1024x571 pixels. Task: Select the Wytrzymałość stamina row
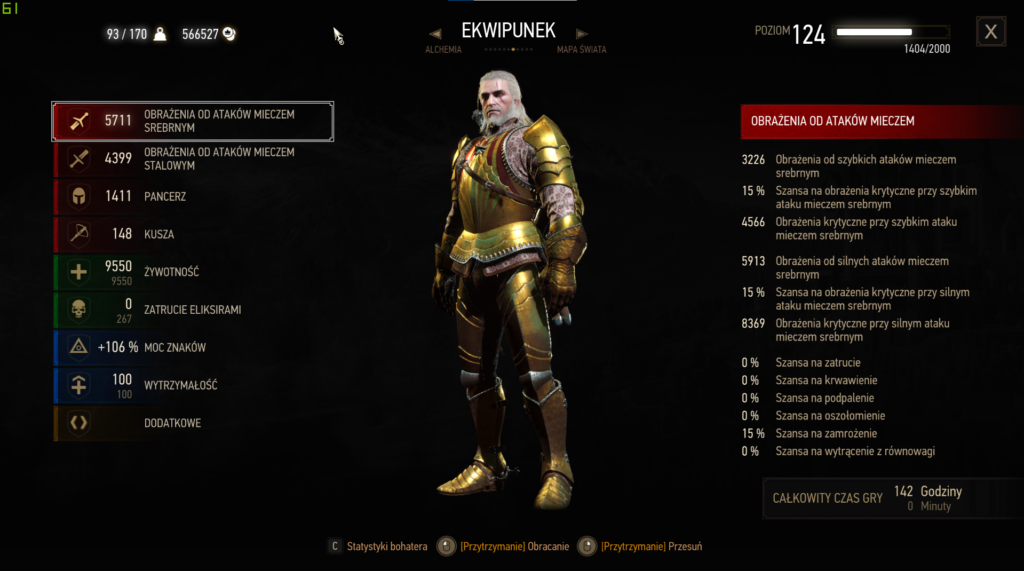(192, 385)
